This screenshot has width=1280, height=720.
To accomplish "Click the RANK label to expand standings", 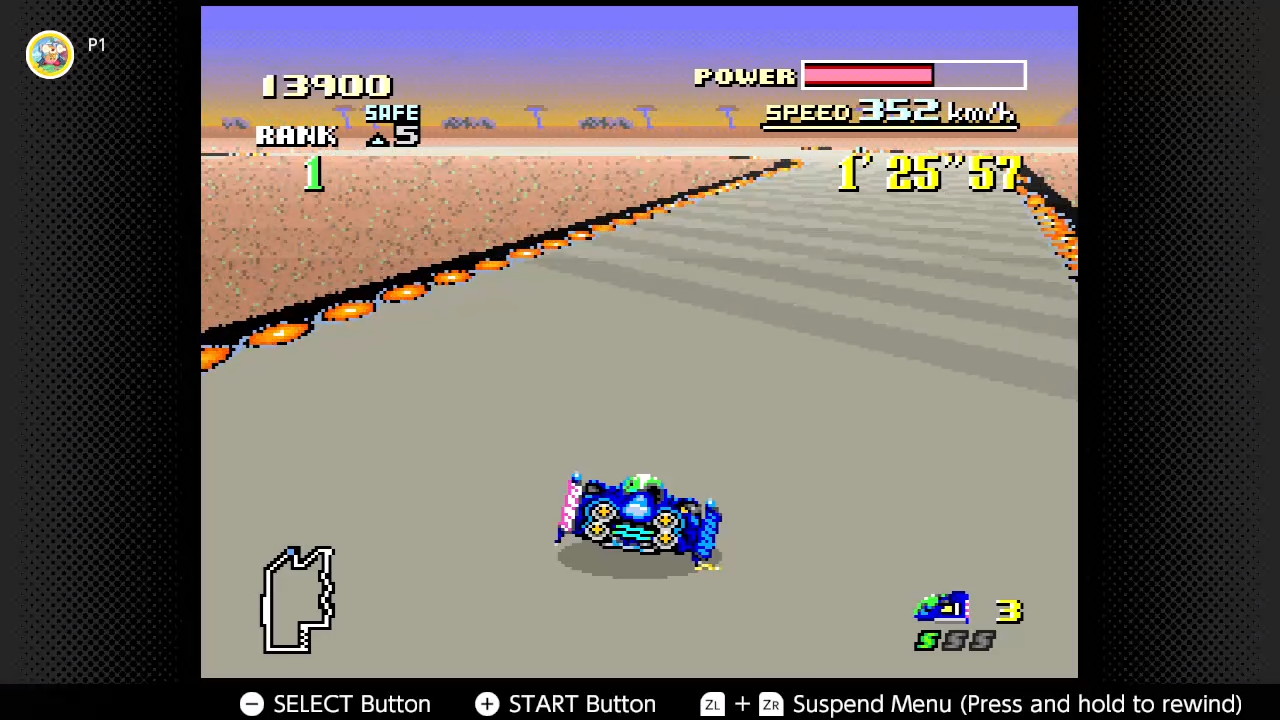I will coord(297,136).
